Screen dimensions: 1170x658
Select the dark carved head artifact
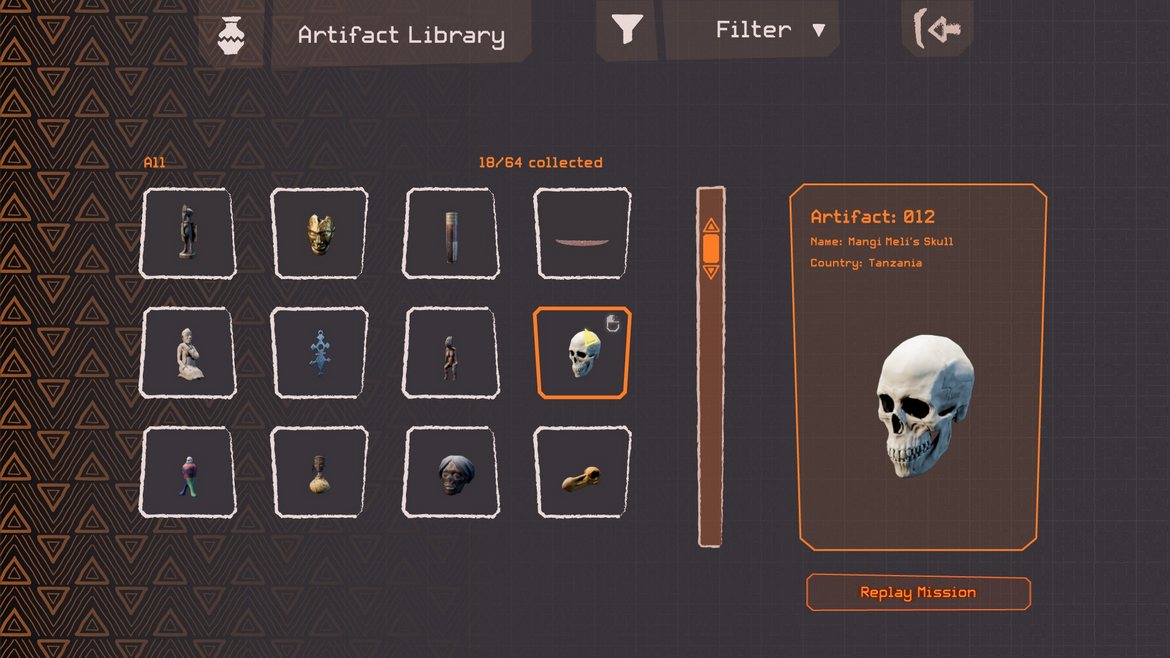451,473
